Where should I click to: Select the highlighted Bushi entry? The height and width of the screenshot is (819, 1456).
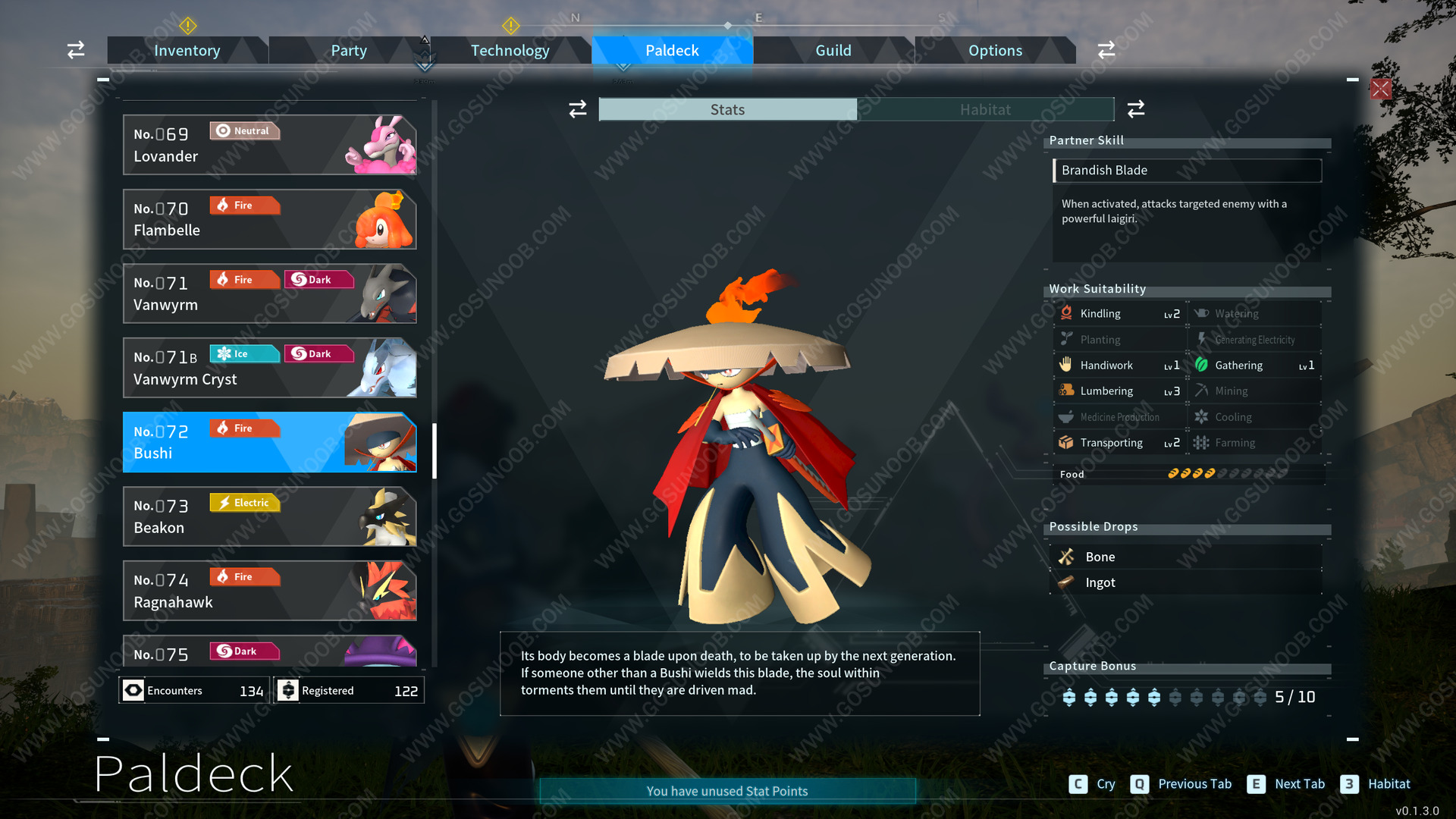[269, 442]
